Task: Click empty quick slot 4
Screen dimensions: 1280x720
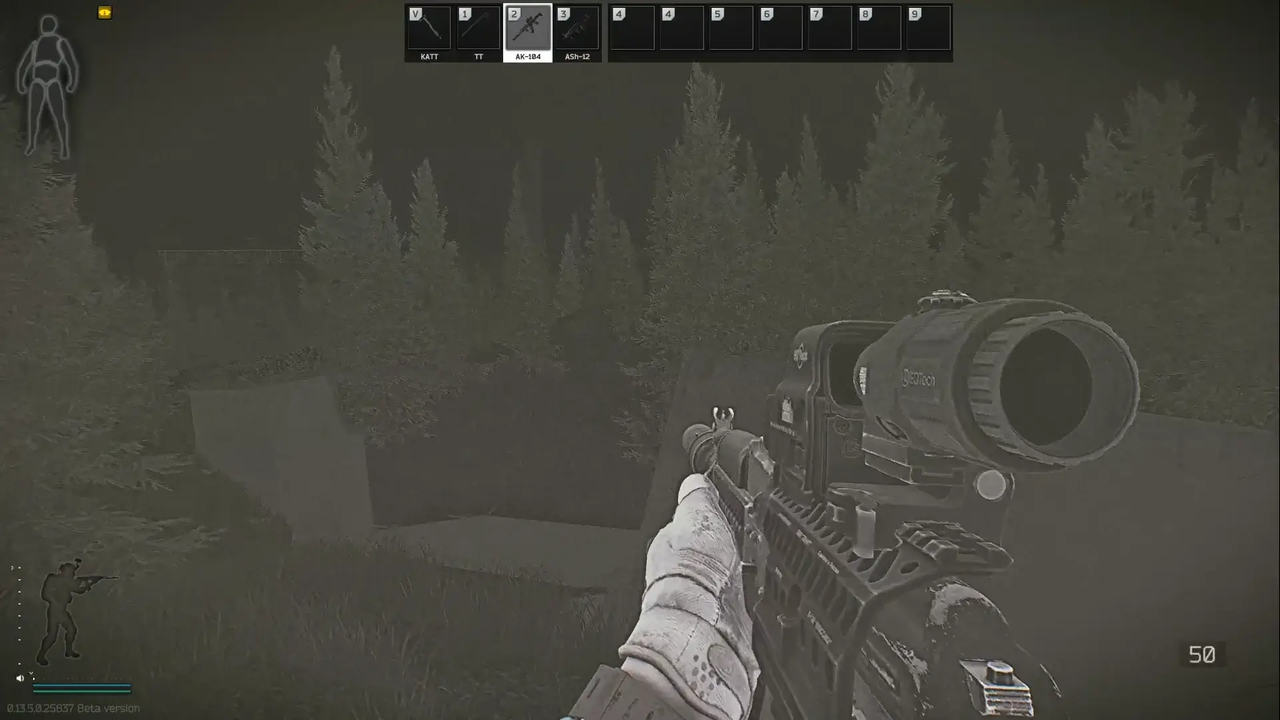Action: pyautogui.click(x=630, y=28)
